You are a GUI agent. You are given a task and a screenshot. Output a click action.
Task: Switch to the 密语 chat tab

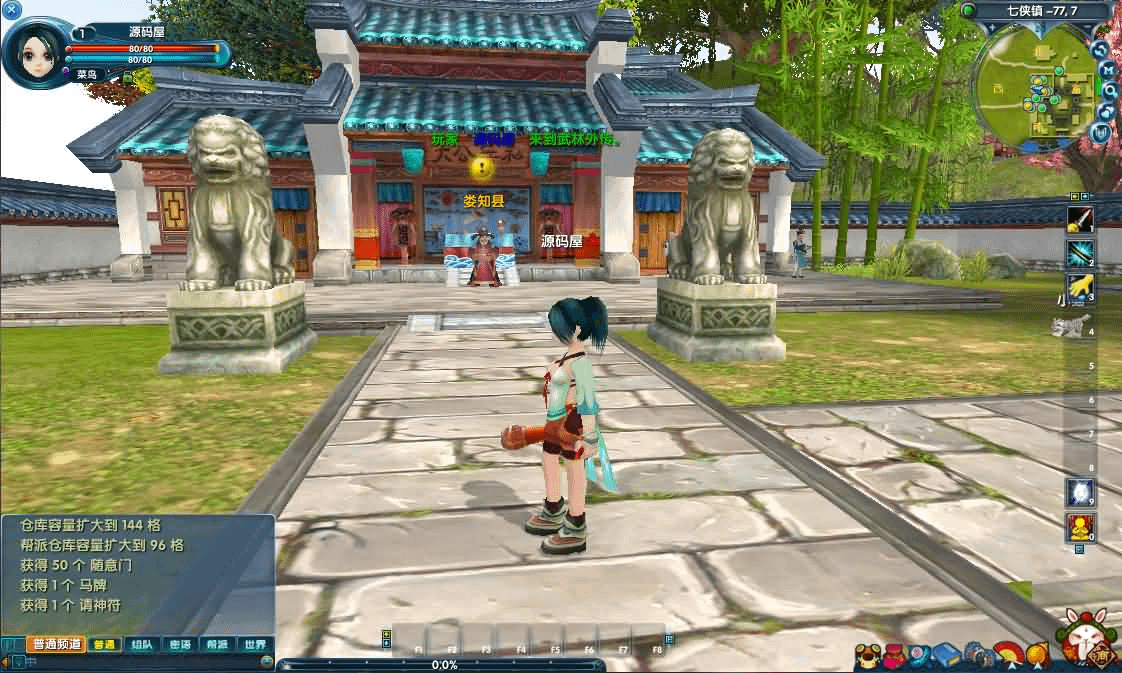point(179,645)
